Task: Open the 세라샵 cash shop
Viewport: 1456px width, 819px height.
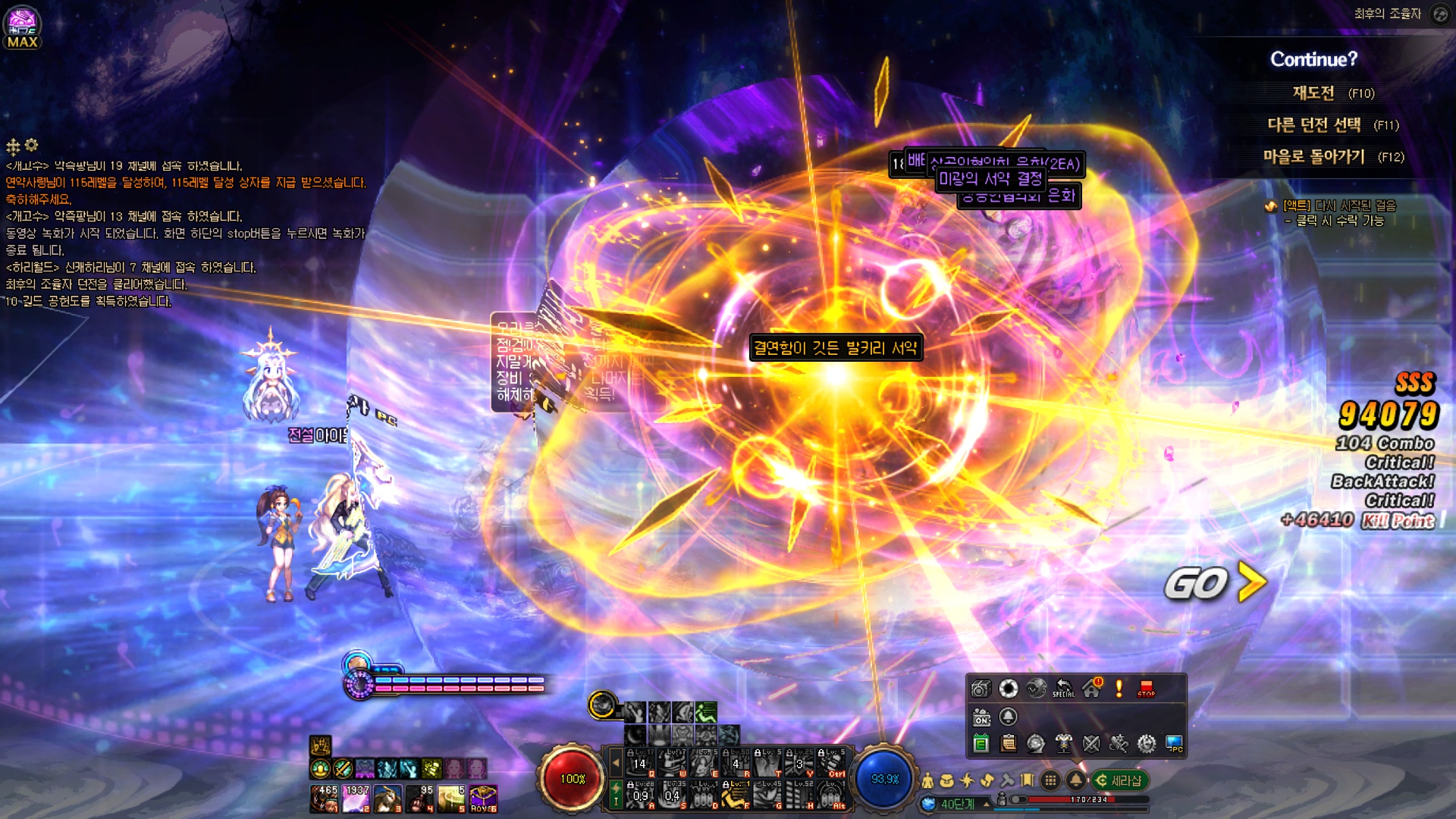Action: pos(1120,780)
